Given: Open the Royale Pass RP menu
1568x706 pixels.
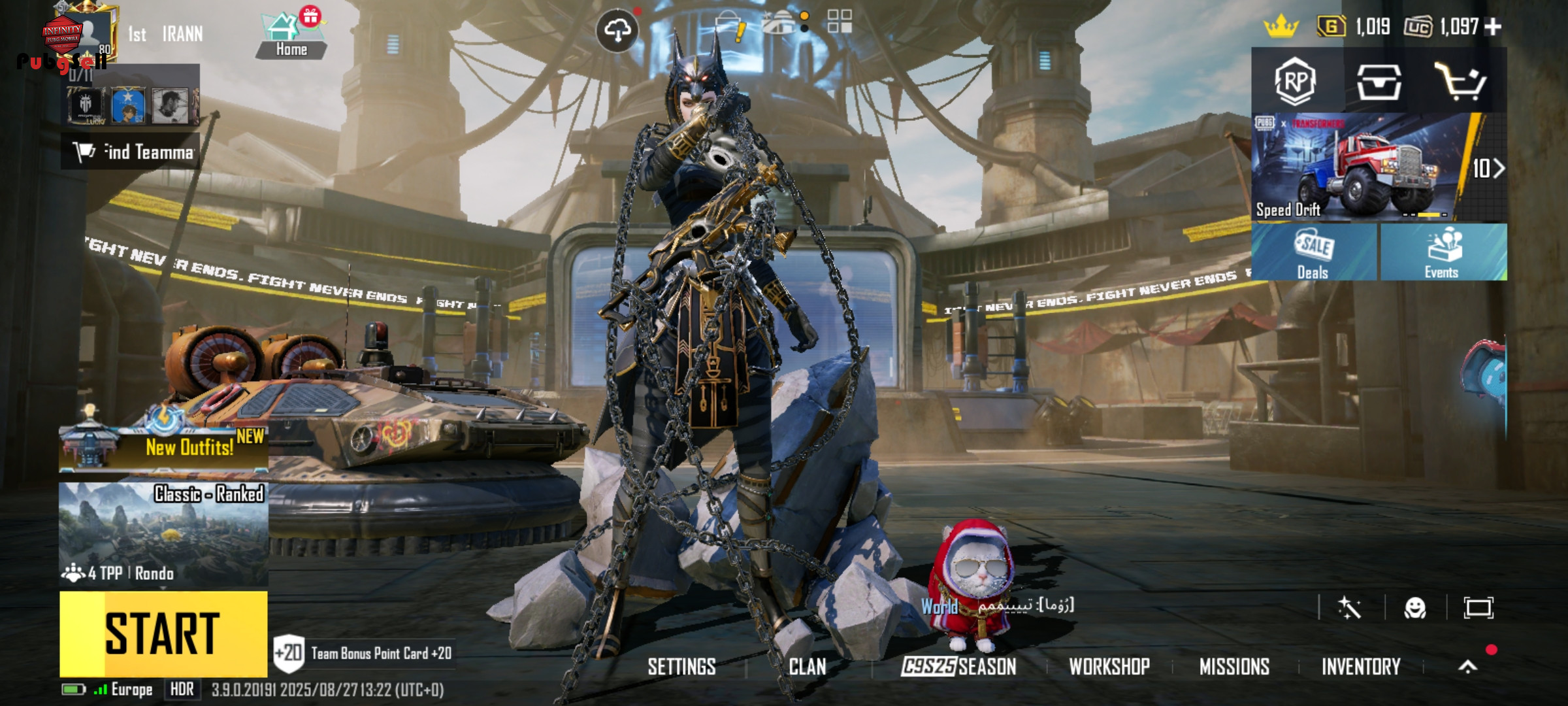Looking at the screenshot, I should coord(1295,81).
